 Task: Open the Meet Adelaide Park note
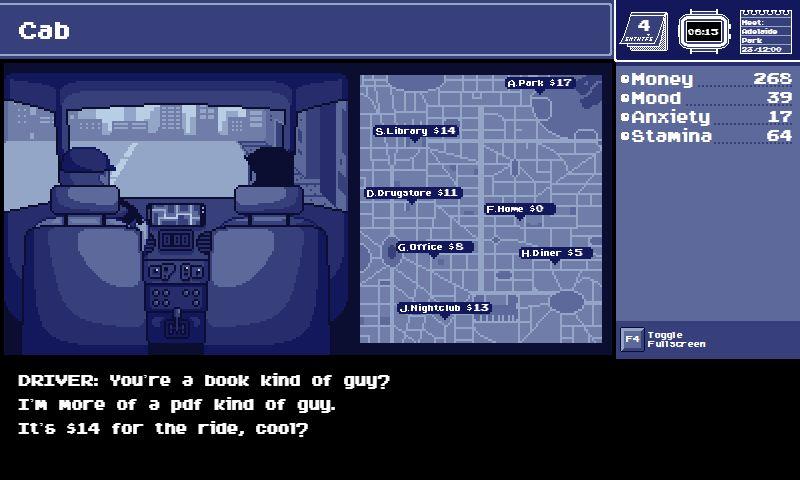point(765,32)
